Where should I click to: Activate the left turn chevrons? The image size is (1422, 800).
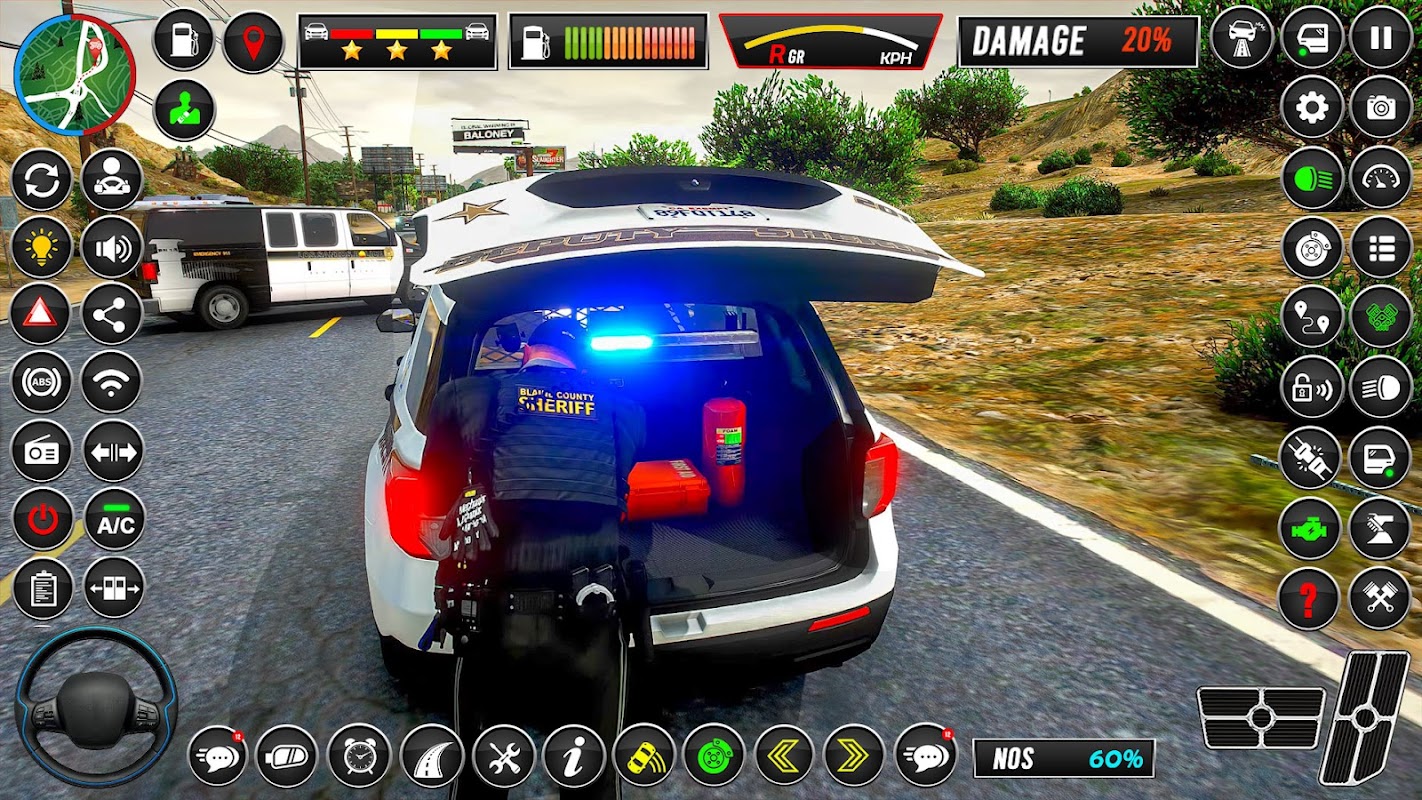pos(784,755)
